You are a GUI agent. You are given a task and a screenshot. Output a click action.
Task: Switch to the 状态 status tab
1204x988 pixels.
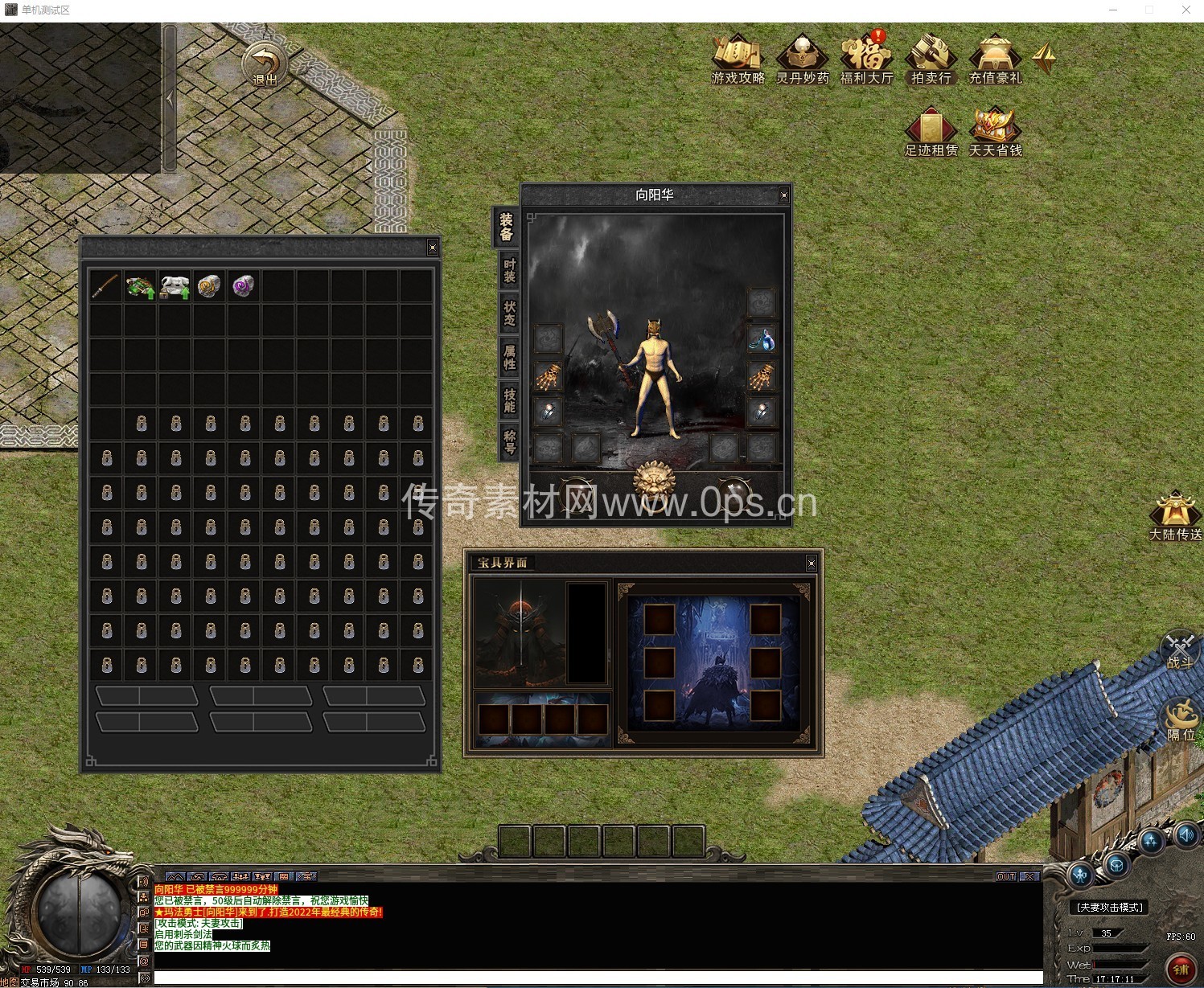pos(509,314)
